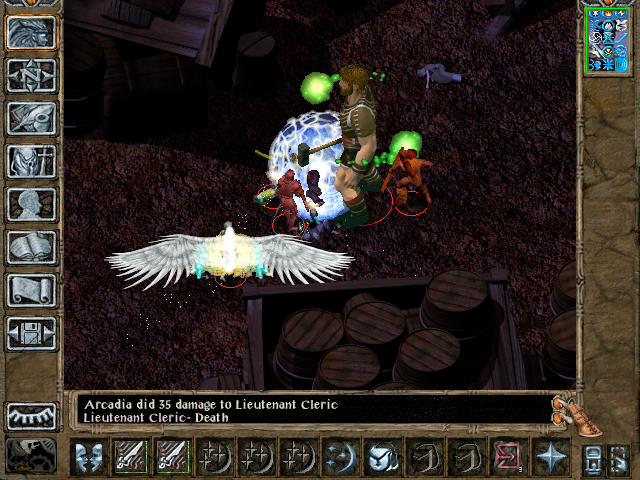Open the area map with the compass button
The image size is (640, 480).
pos(31,75)
